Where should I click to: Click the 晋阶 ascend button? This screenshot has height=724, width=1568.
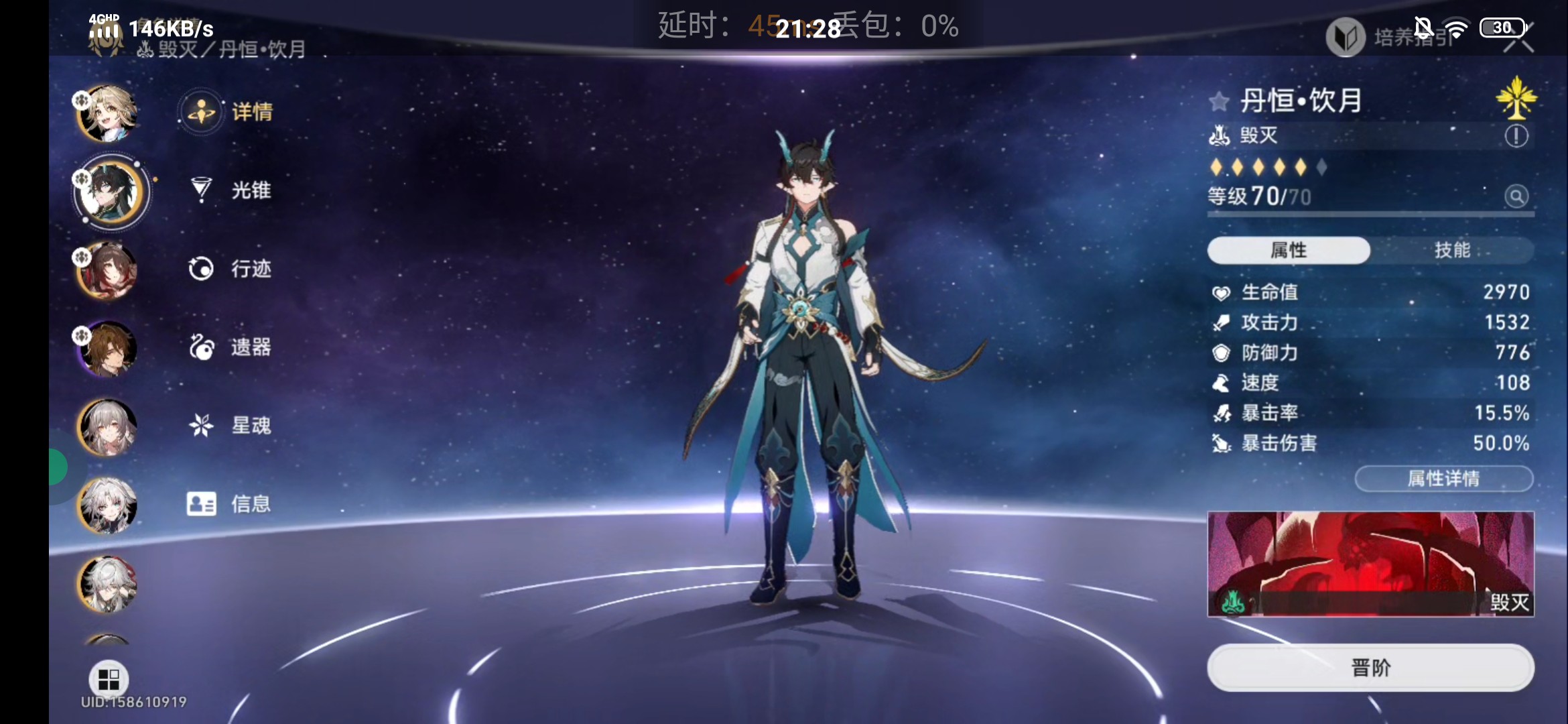click(1370, 668)
